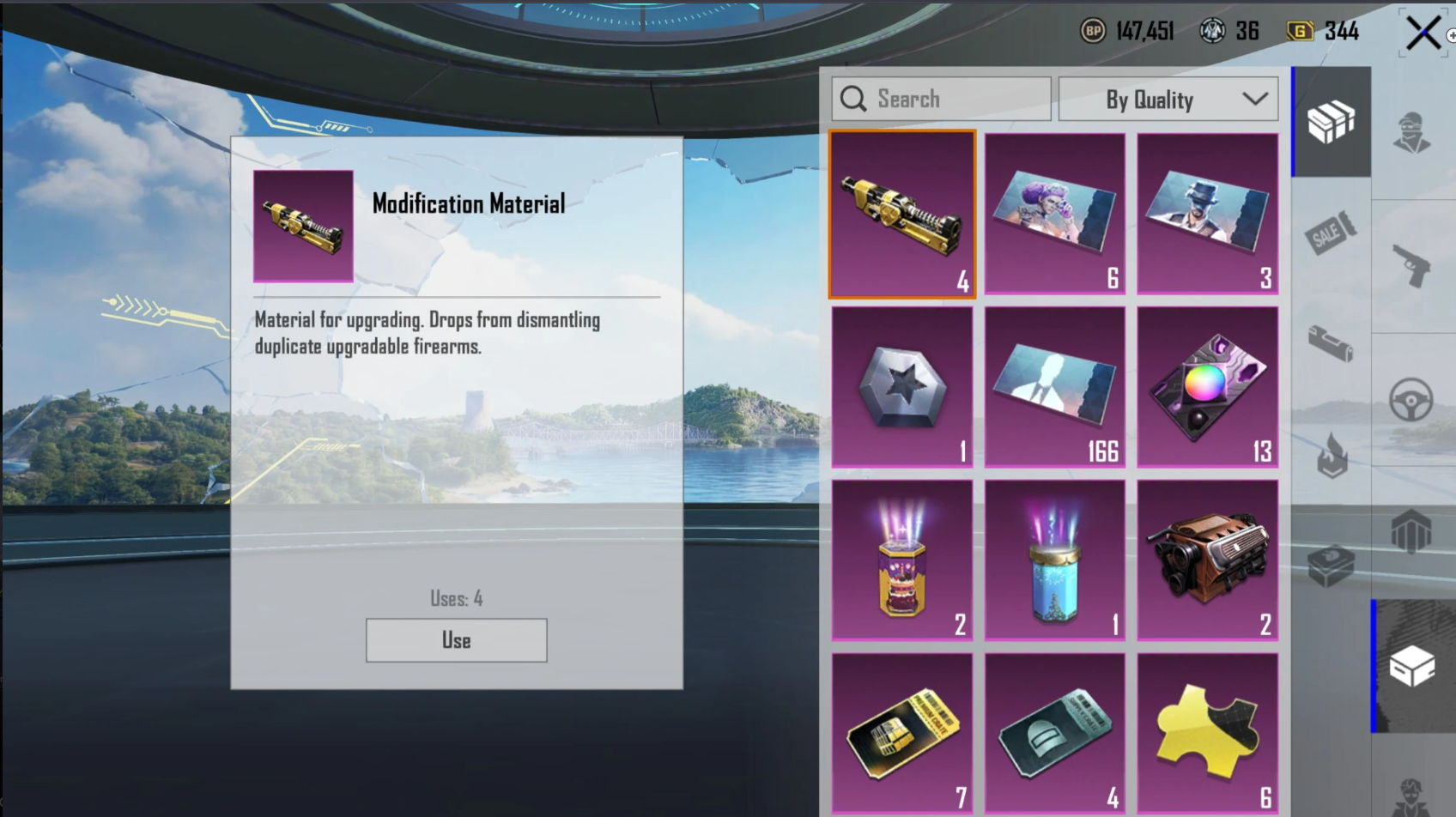Open the birthday cake crate thumbnail

pyautogui.click(x=902, y=558)
